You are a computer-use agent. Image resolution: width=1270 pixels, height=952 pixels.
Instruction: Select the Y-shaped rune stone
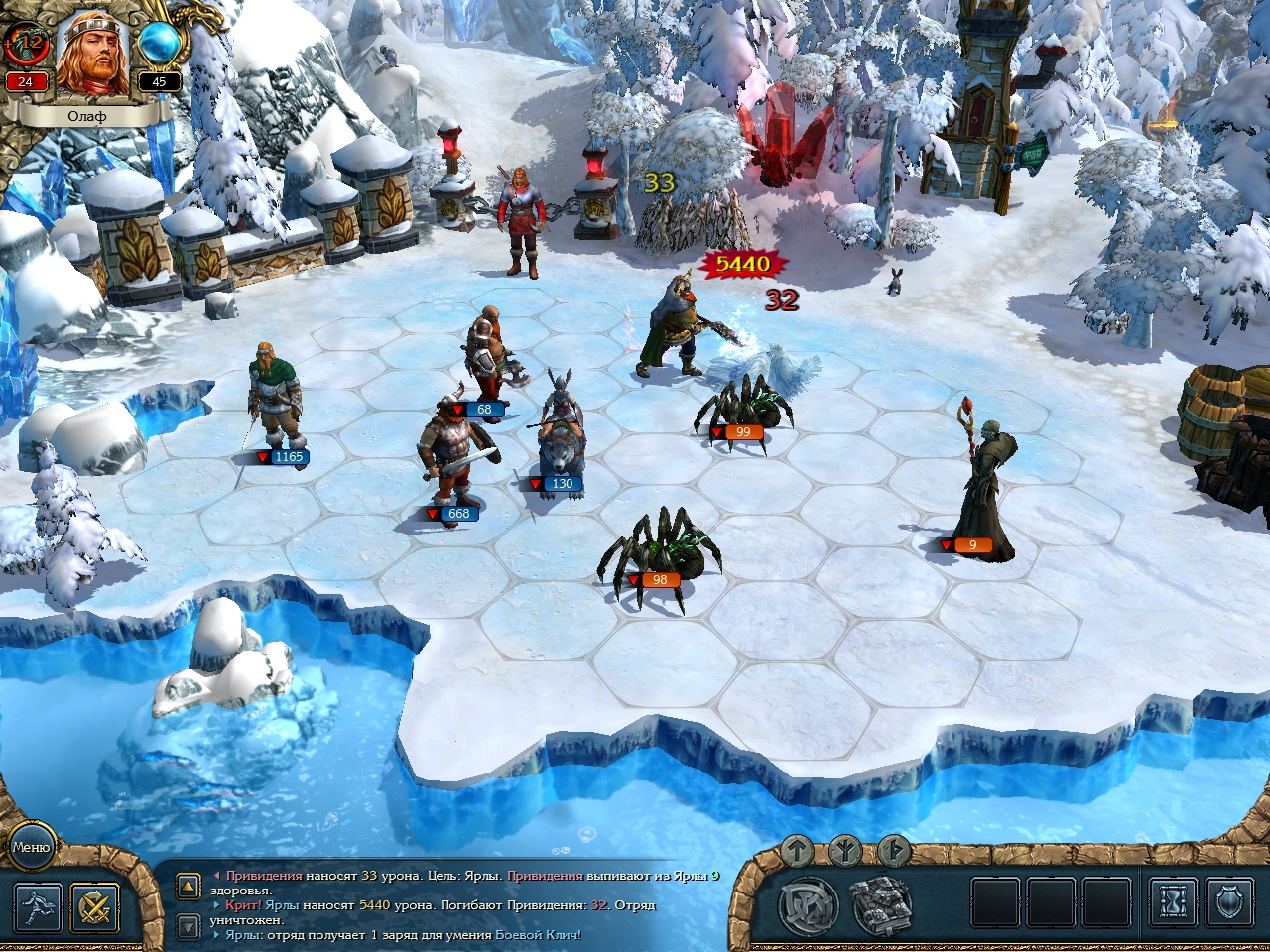(x=846, y=850)
